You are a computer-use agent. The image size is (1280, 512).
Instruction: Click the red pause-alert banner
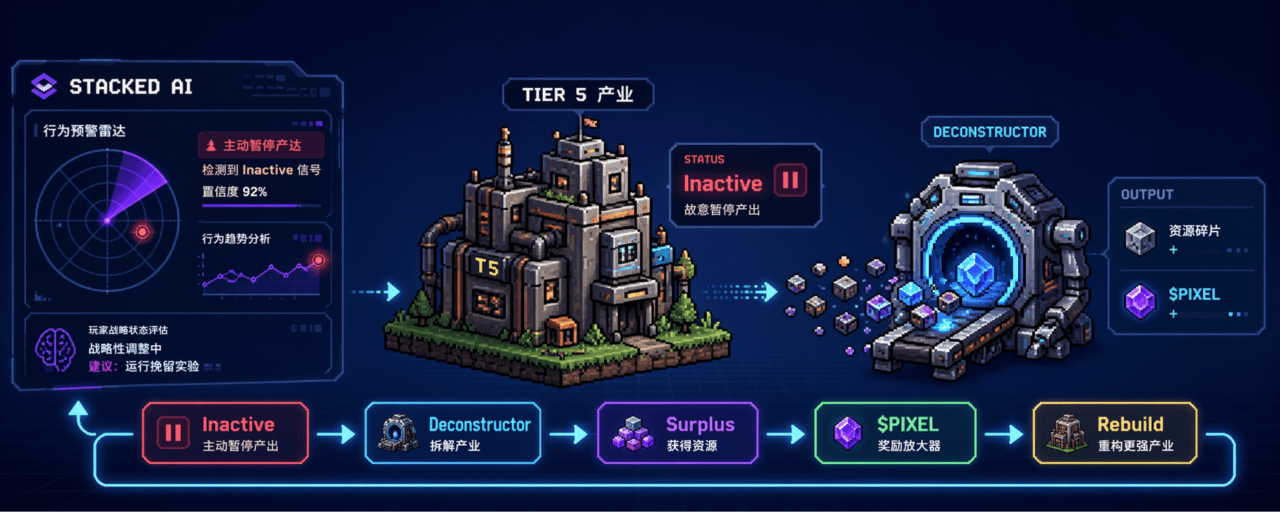click(260, 146)
